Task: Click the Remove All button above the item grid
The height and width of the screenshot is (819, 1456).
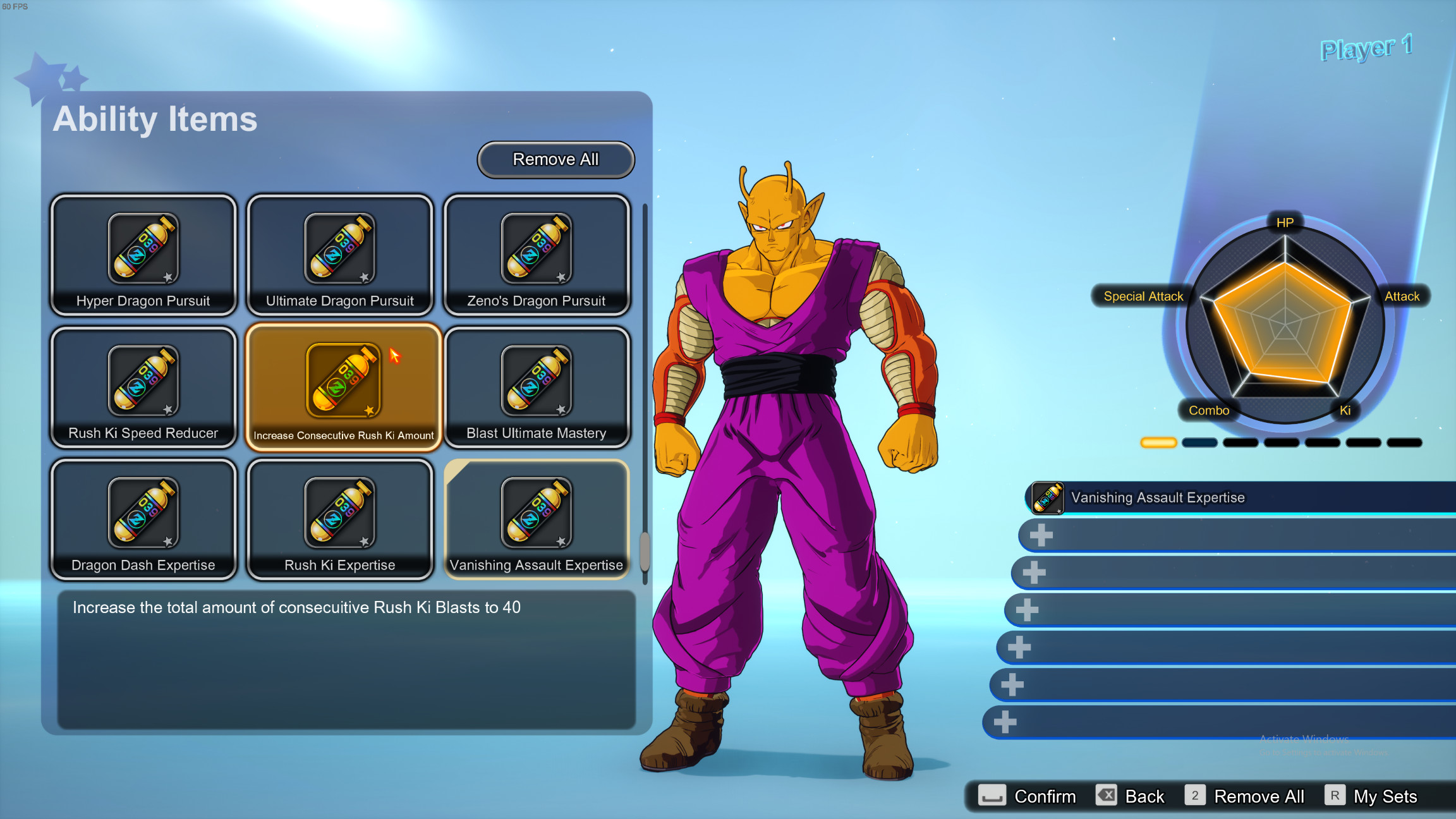Action: 555,159
